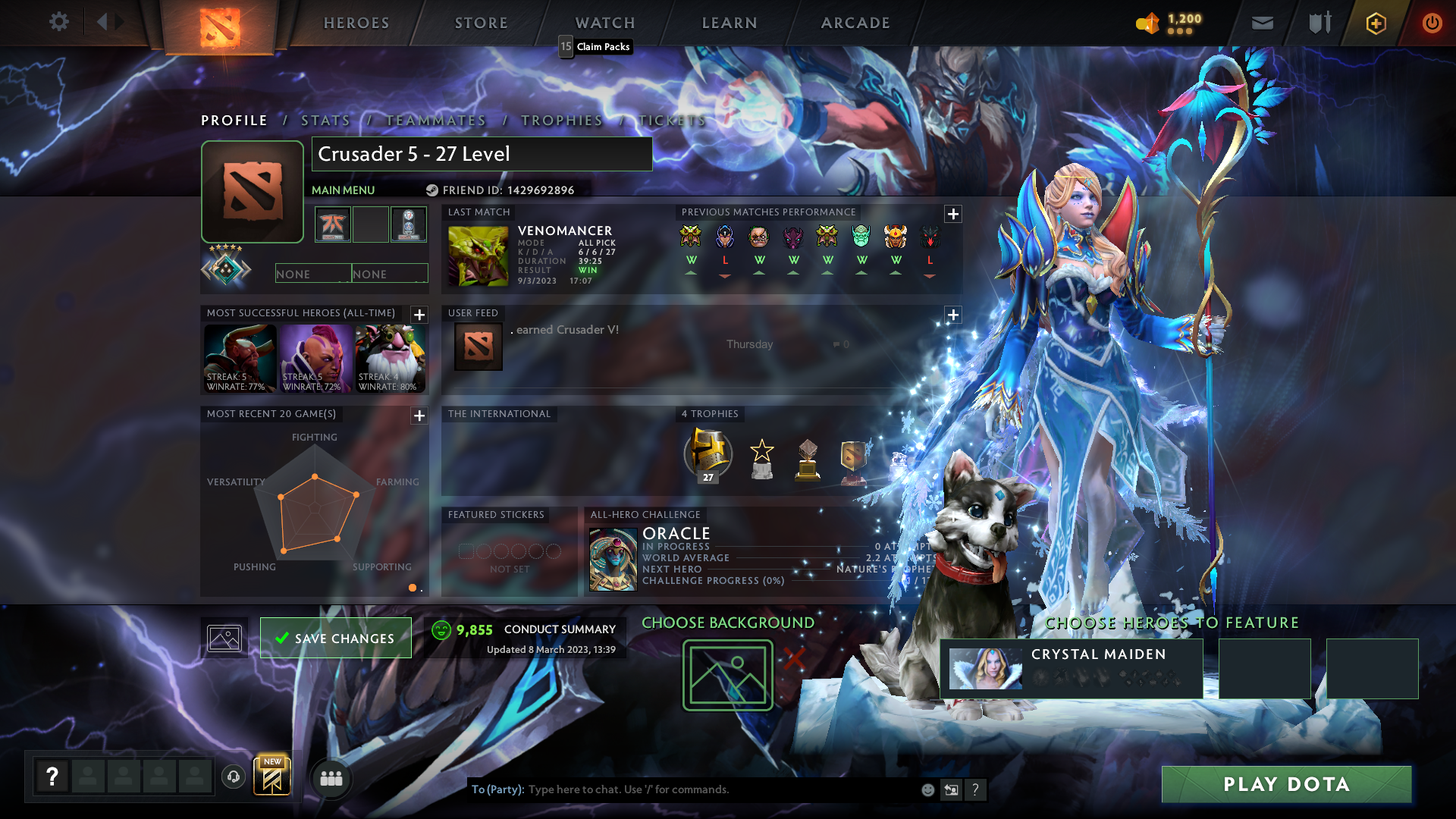Open the Armory shield-and-sword icon

1319,23
